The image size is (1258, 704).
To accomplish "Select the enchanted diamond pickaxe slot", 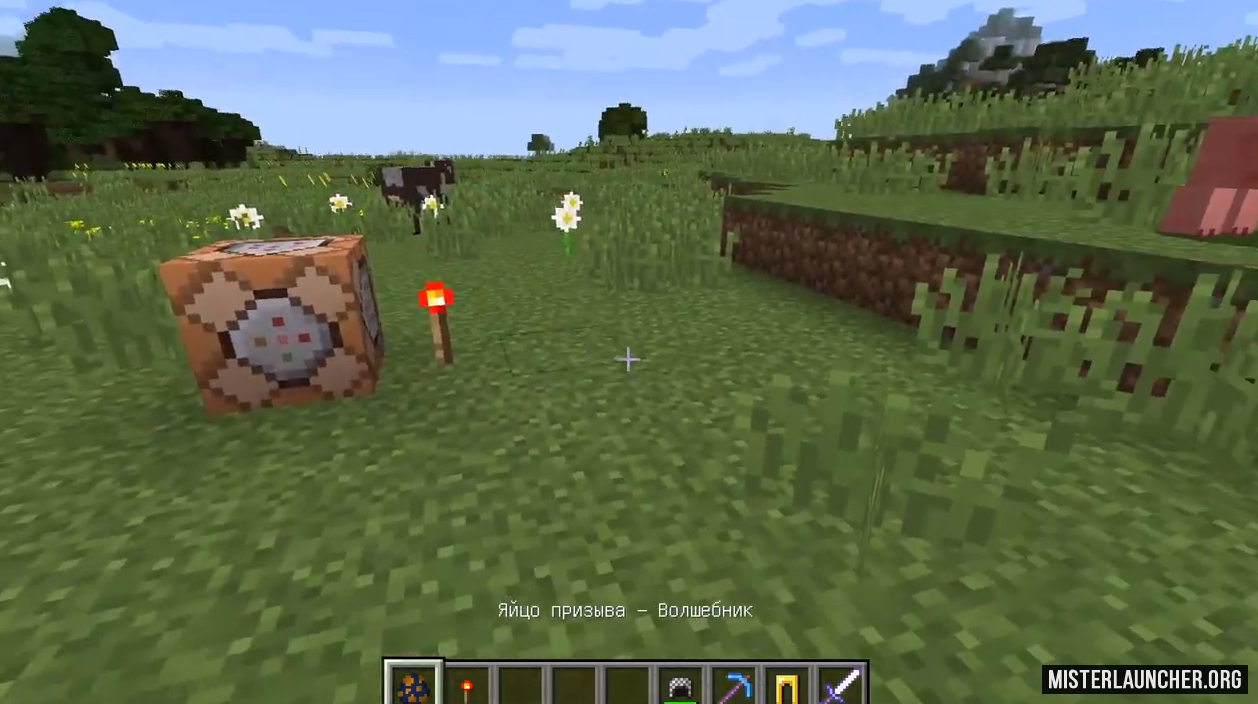I will (736, 687).
